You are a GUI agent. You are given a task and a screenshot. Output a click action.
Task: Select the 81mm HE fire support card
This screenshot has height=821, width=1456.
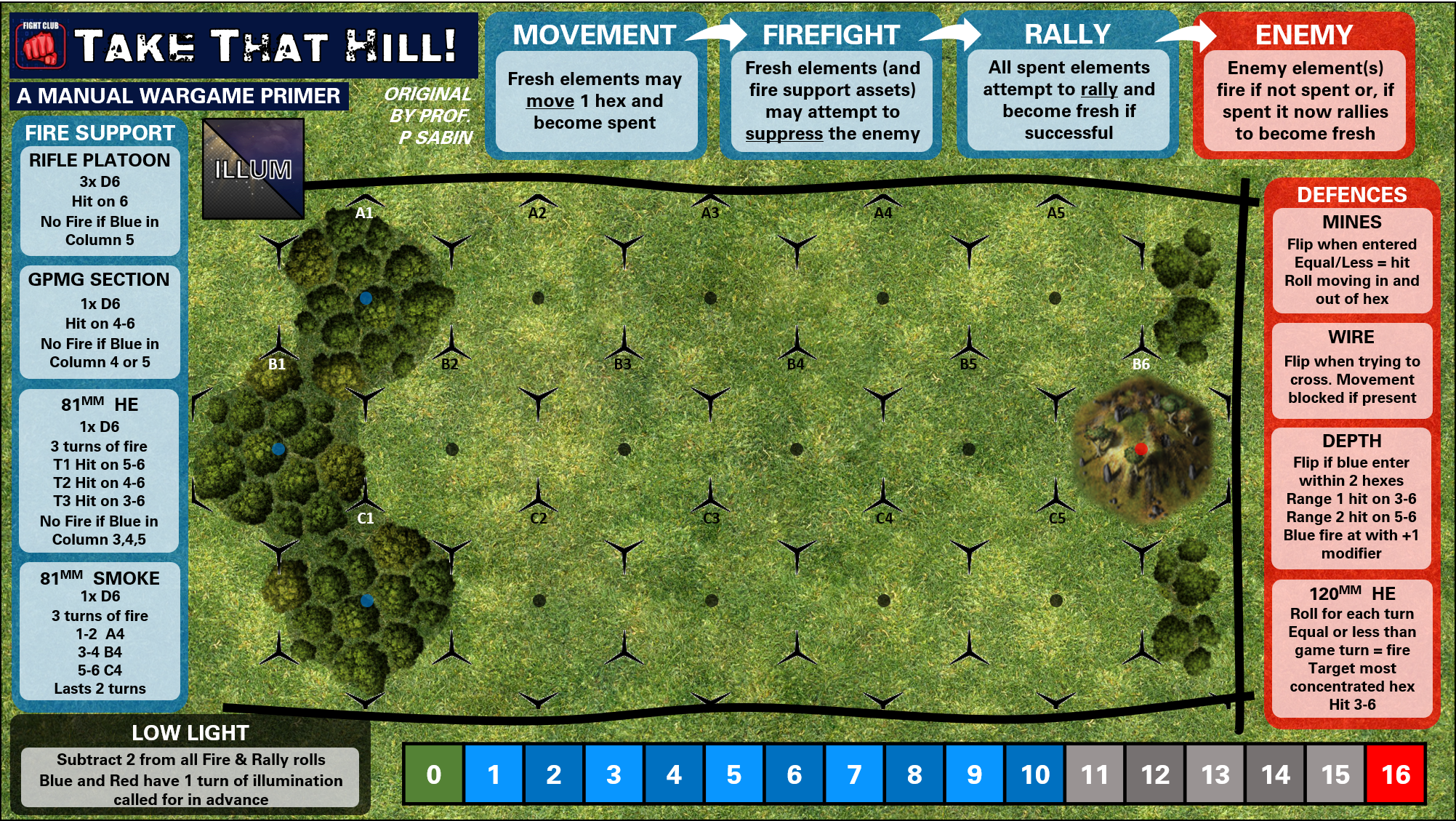[x=100, y=471]
